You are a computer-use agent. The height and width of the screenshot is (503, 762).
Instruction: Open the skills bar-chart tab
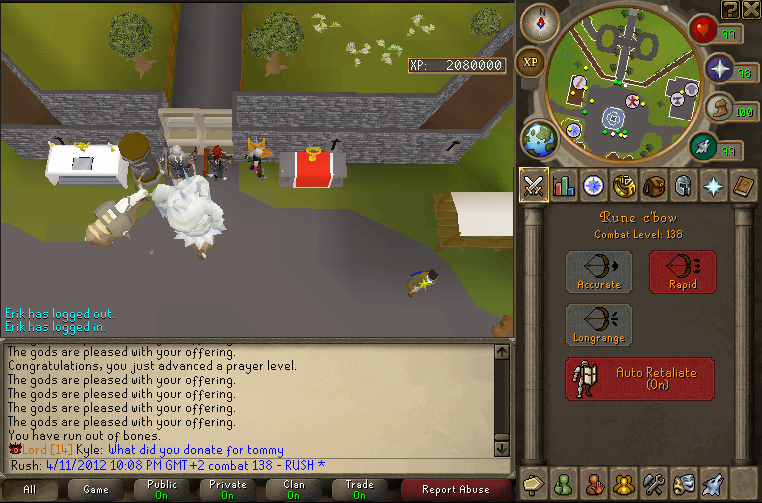[x=564, y=186]
